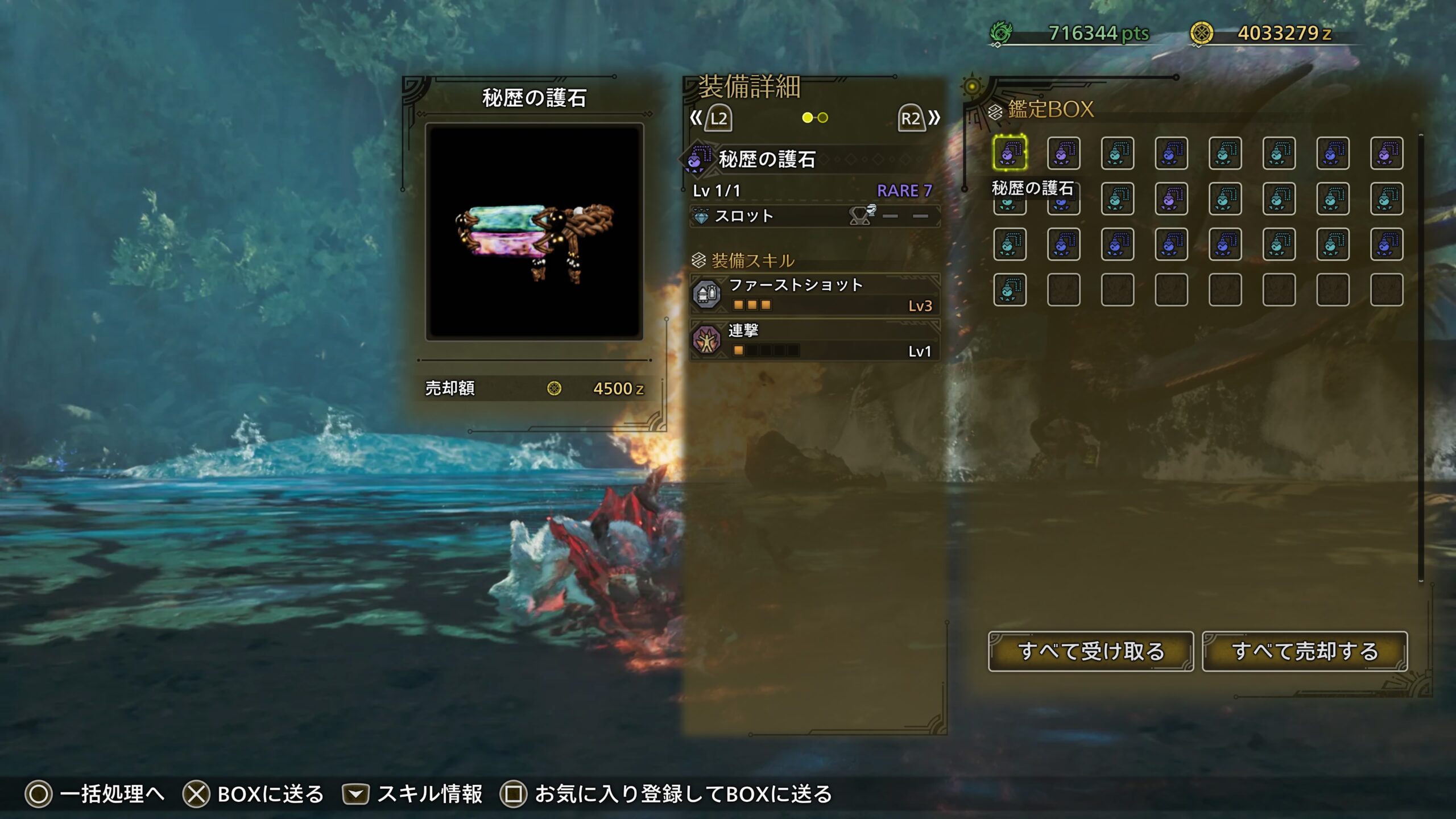Choose the lone talisman in the bottom row
This screenshot has height=819, width=1456.
coord(1010,290)
